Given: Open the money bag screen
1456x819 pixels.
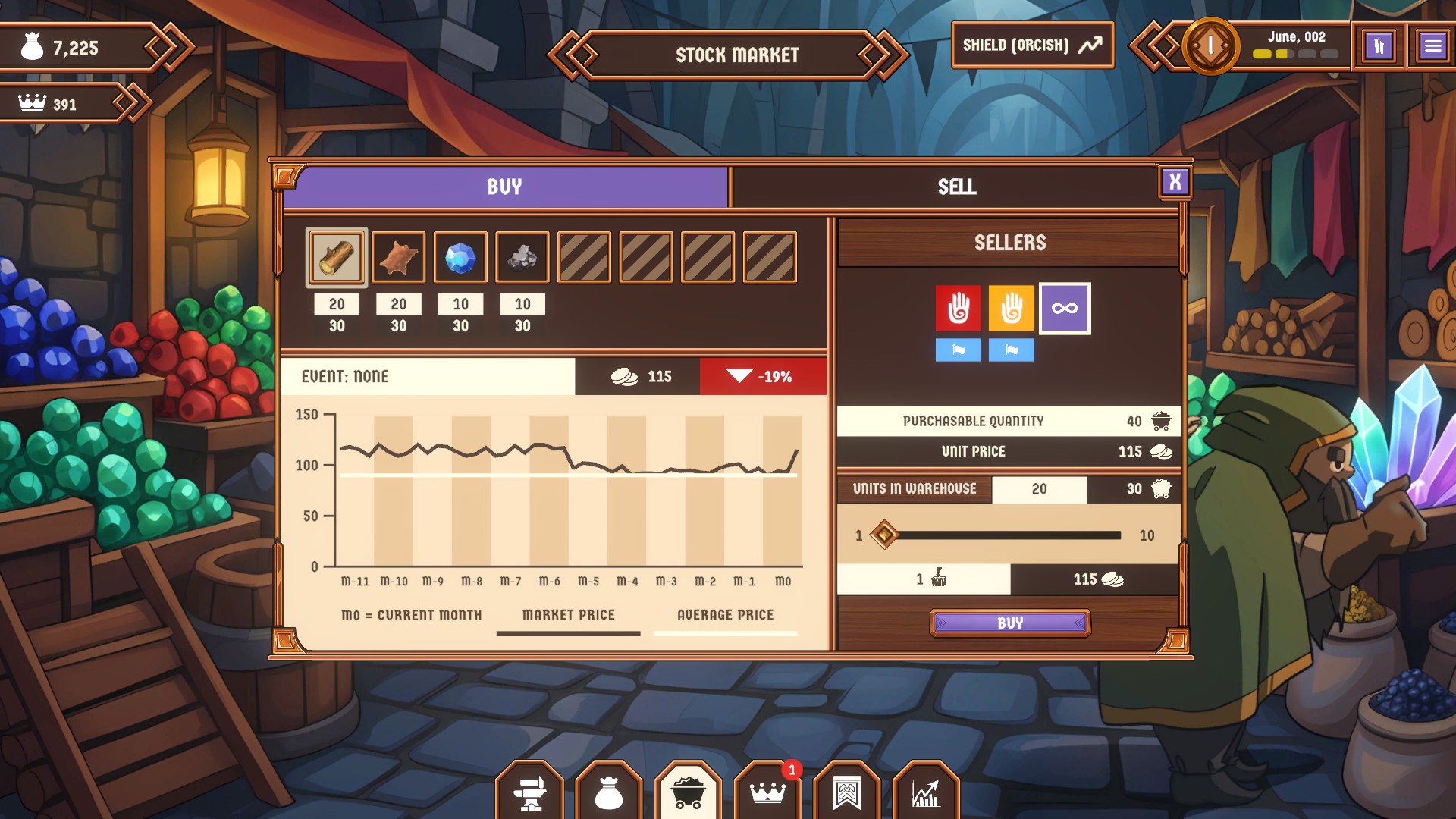Looking at the screenshot, I should tap(609, 793).
